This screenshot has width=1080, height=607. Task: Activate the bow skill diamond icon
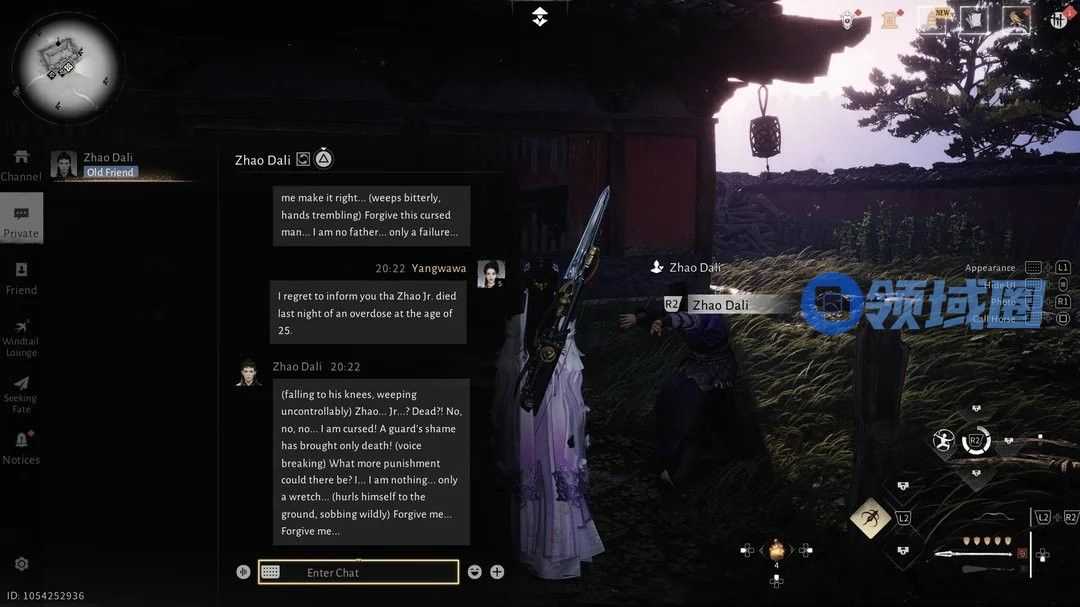[x=871, y=517]
